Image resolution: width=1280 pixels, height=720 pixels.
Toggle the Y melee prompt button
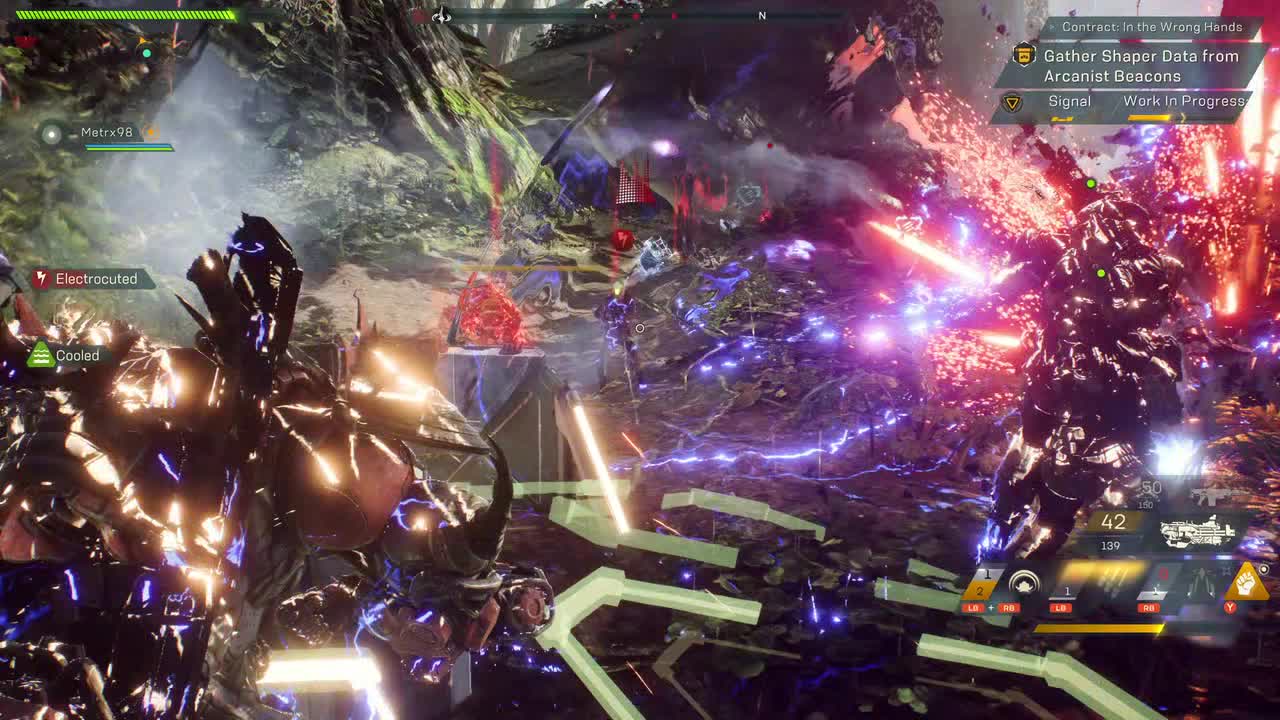[1231, 608]
